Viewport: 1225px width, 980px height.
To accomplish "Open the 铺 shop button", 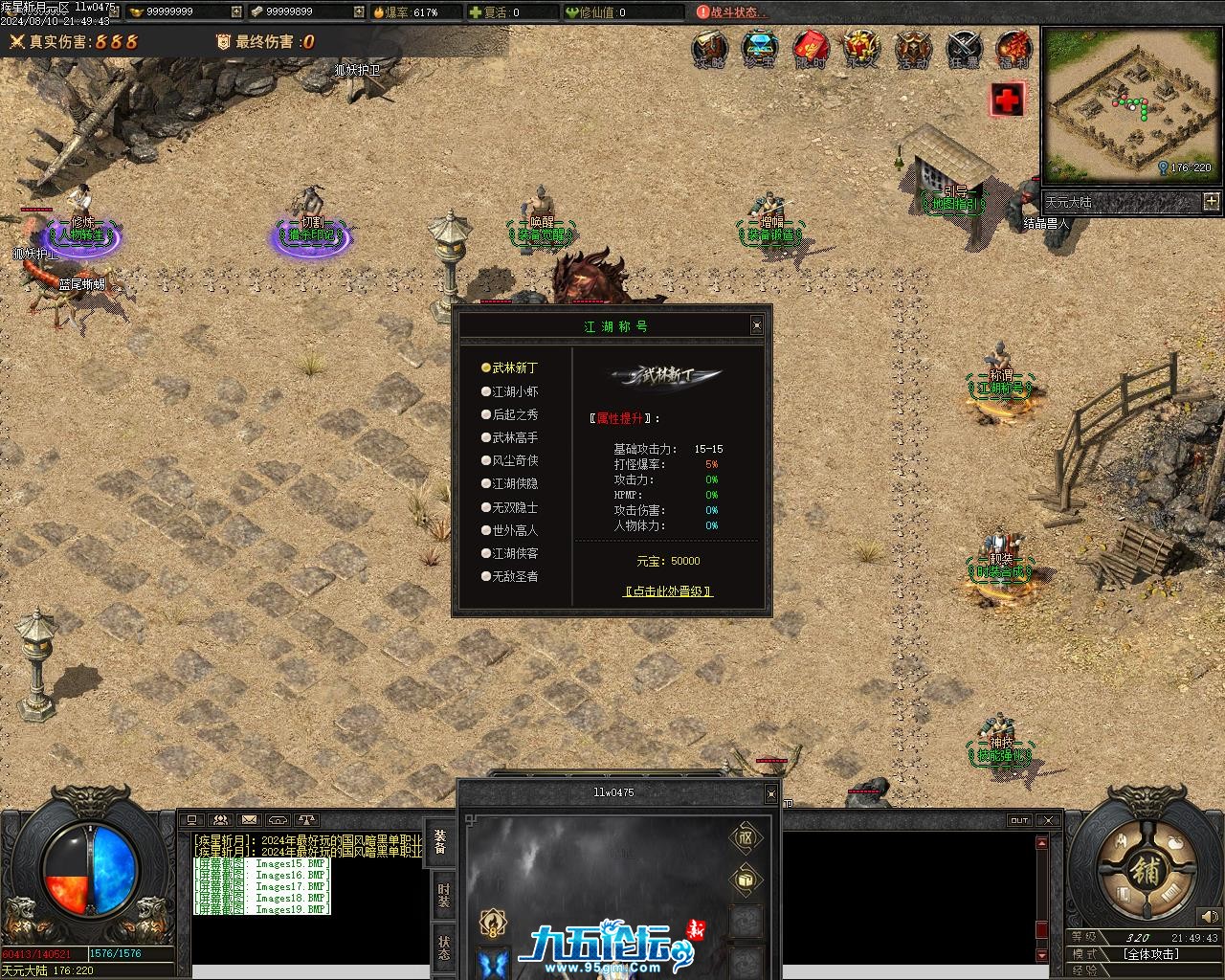I will point(1146,871).
